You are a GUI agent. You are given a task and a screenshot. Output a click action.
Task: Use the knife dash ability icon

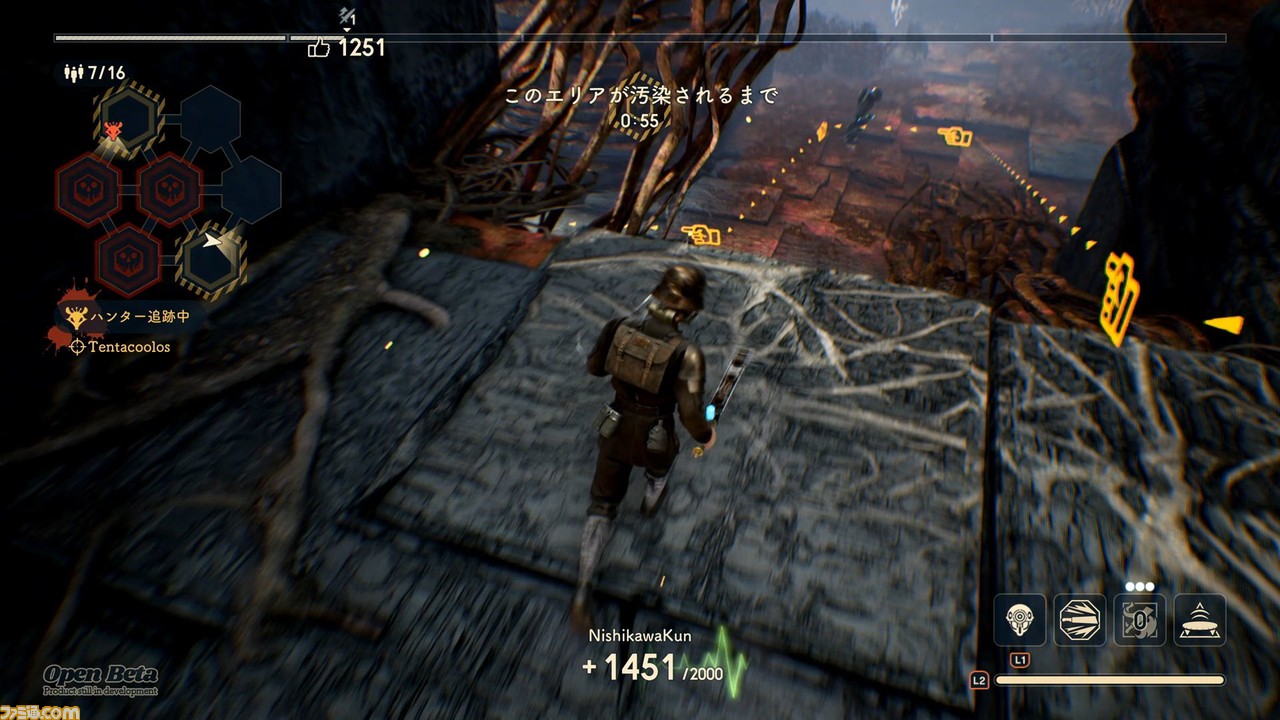click(1080, 620)
